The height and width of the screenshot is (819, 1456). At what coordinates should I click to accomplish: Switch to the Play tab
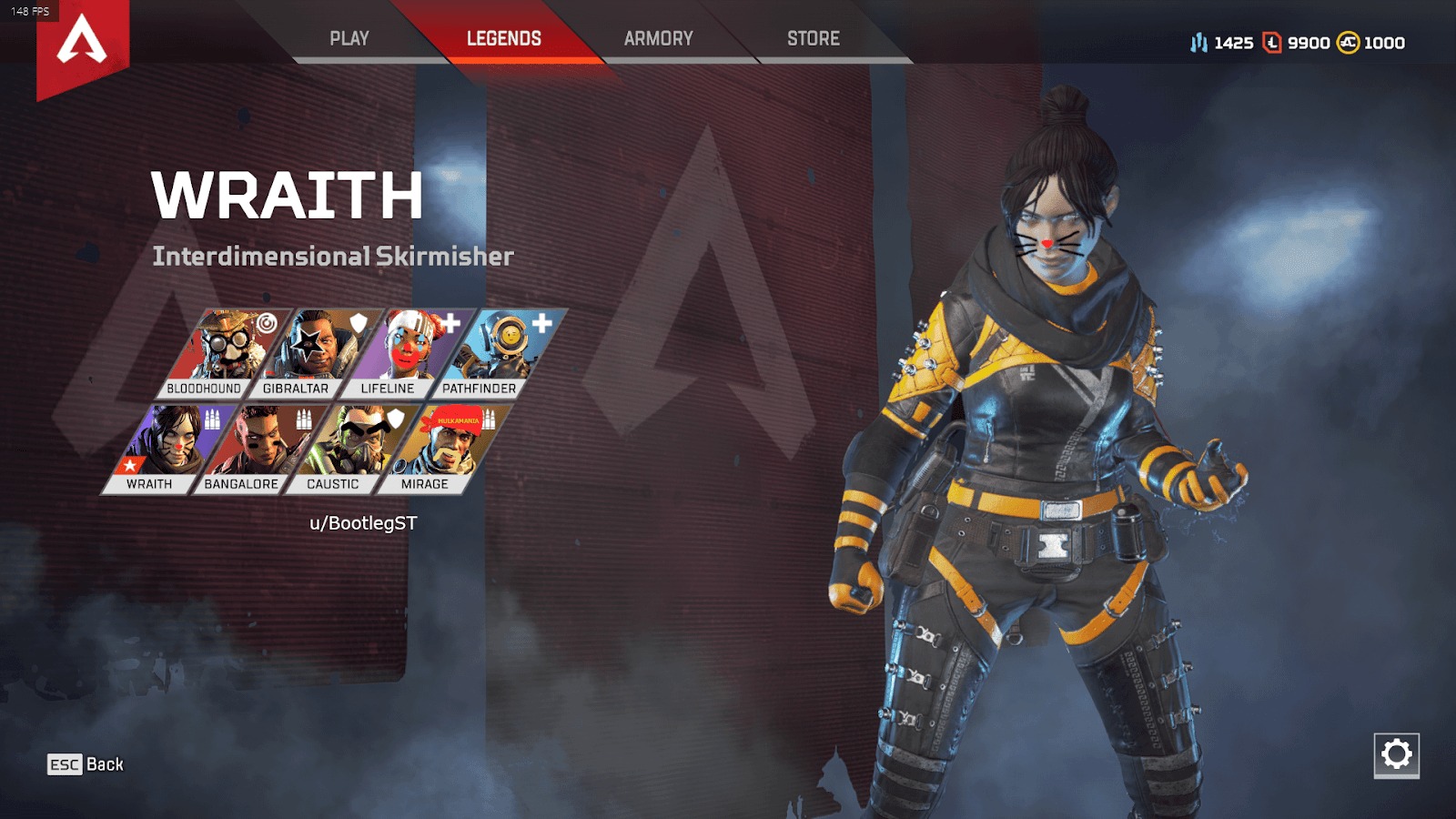[x=349, y=38]
